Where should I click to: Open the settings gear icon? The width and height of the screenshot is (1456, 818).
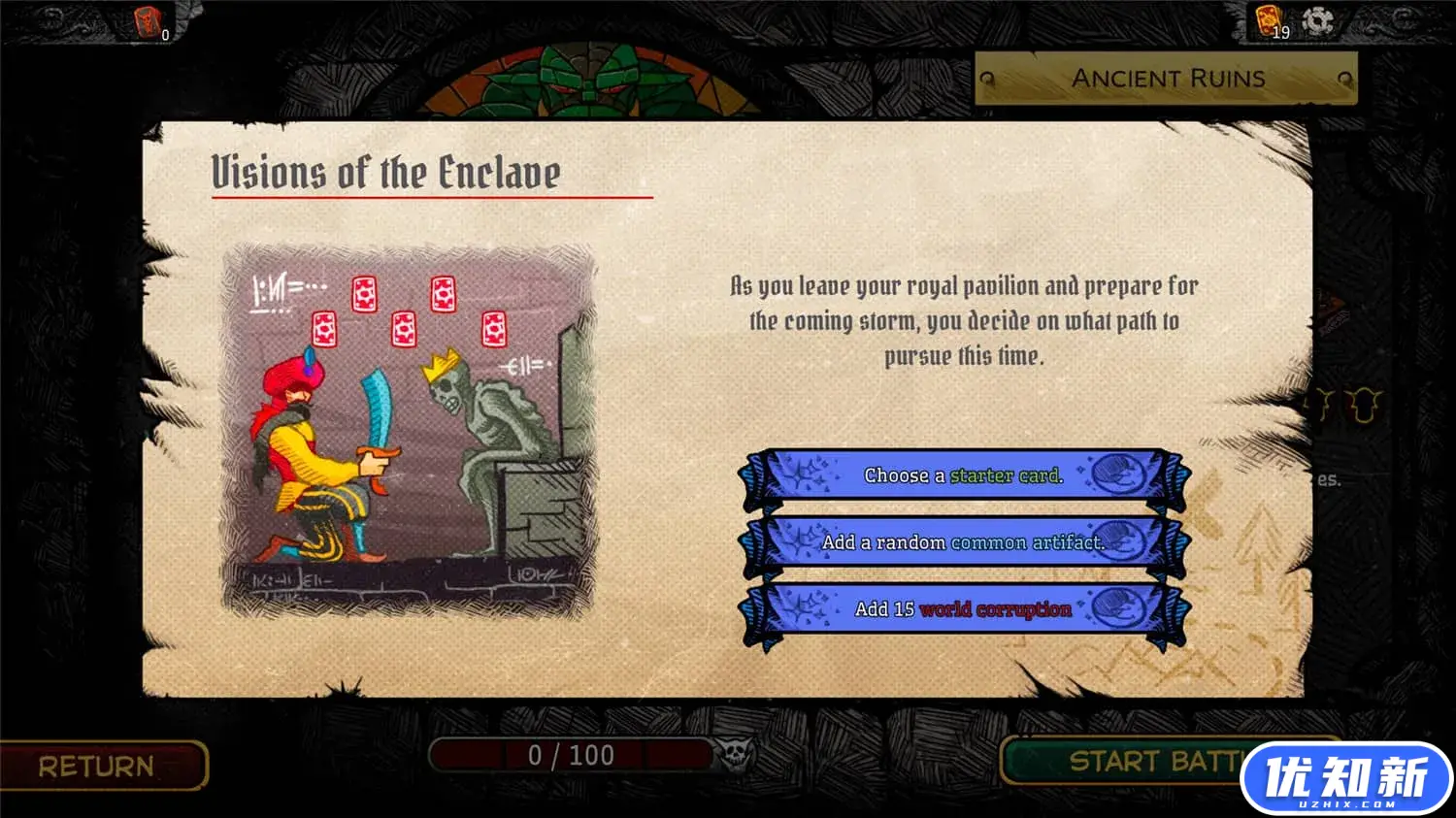point(1317,21)
